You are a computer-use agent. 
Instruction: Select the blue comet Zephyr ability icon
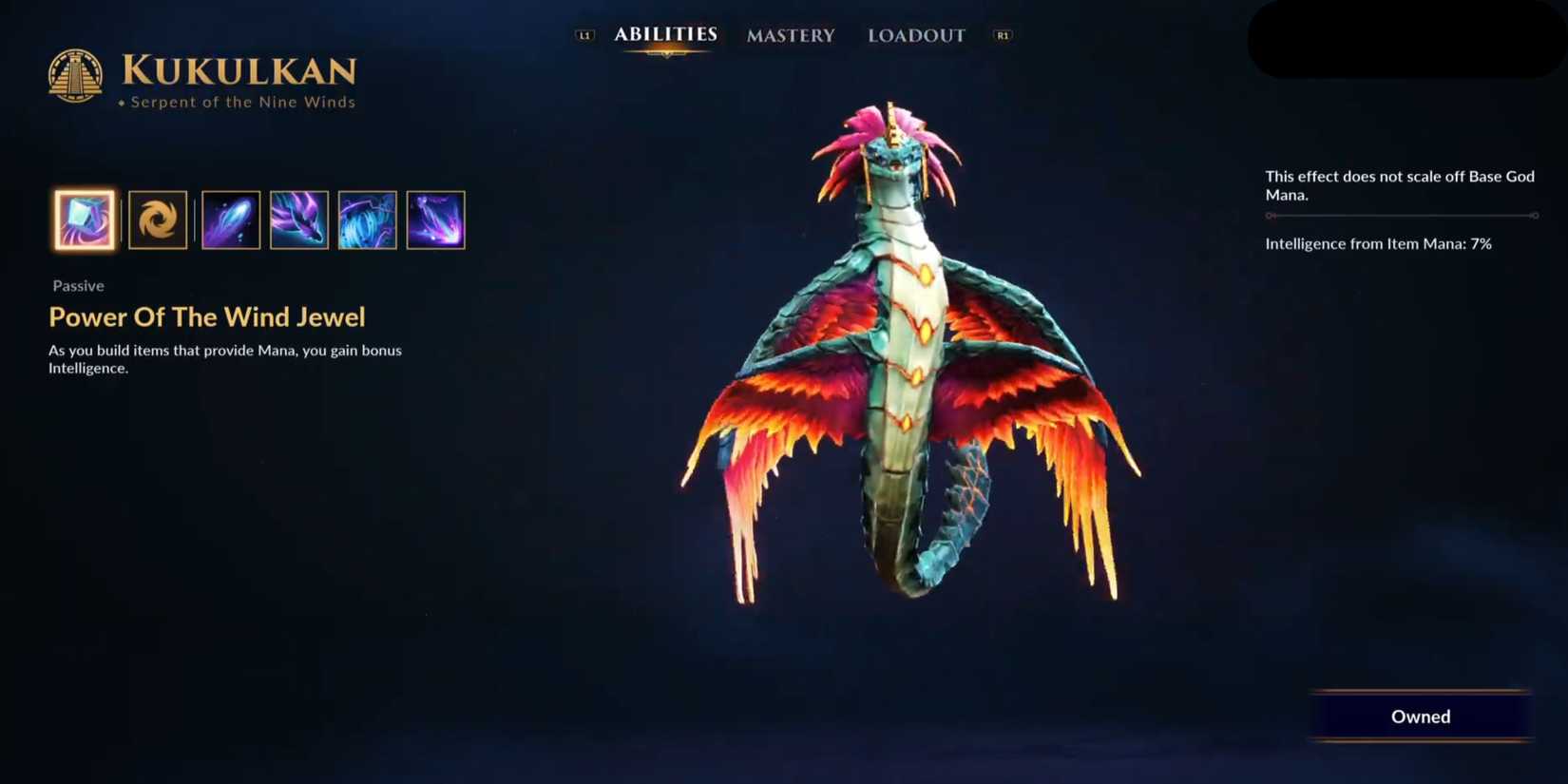(x=230, y=219)
